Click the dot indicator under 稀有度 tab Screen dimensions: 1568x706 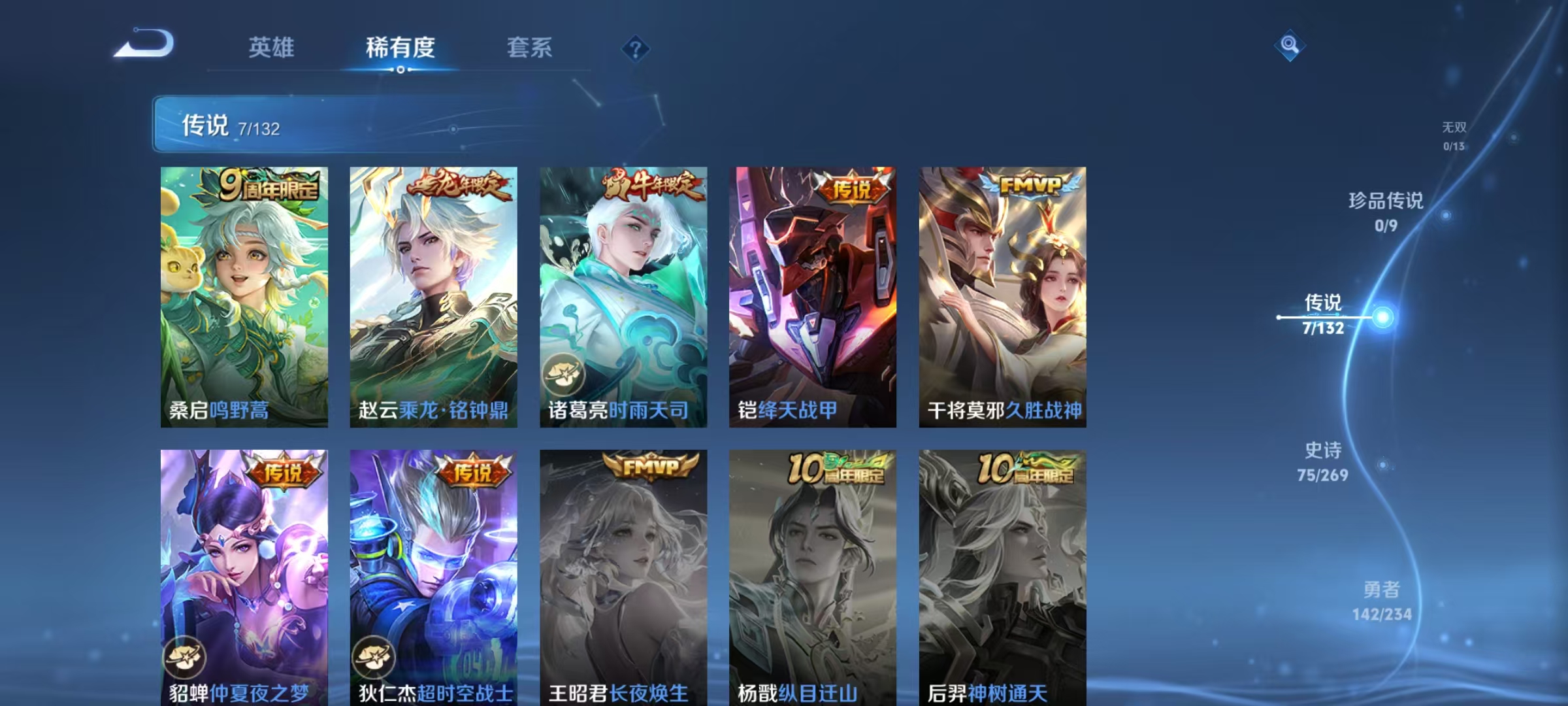tap(401, 70)
